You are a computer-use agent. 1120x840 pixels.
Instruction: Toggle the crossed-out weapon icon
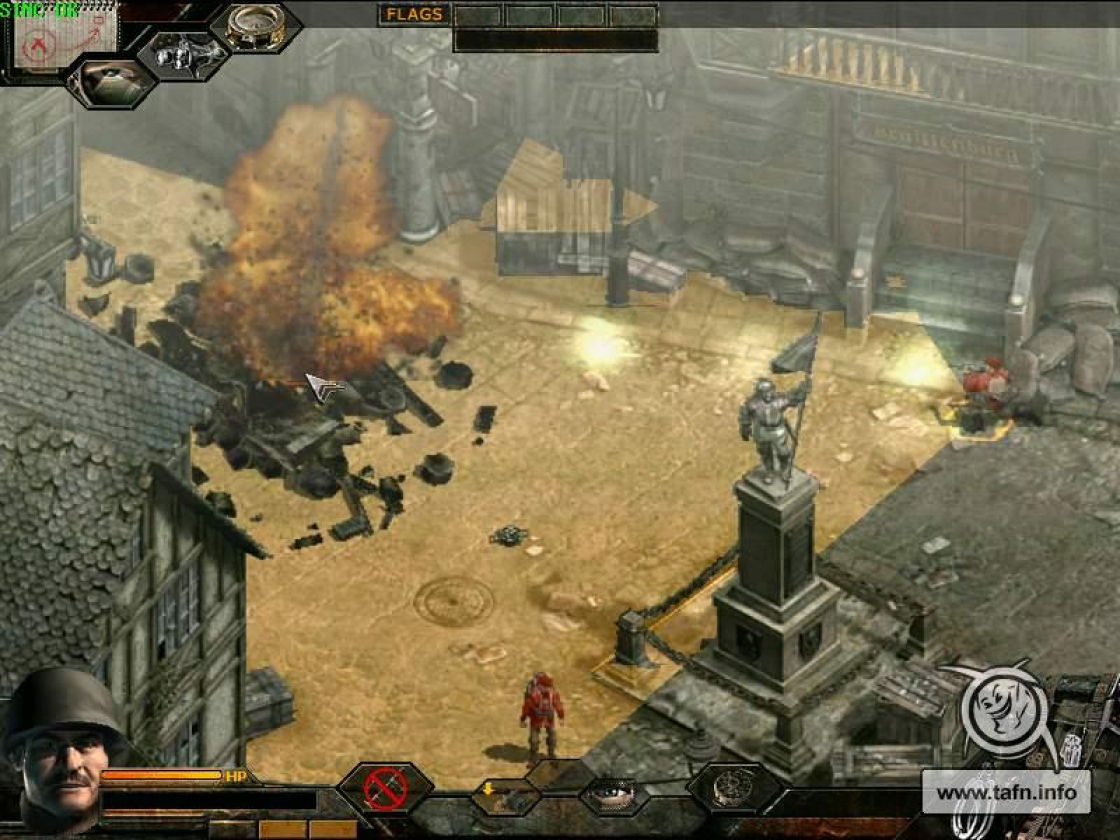point(386,787)
